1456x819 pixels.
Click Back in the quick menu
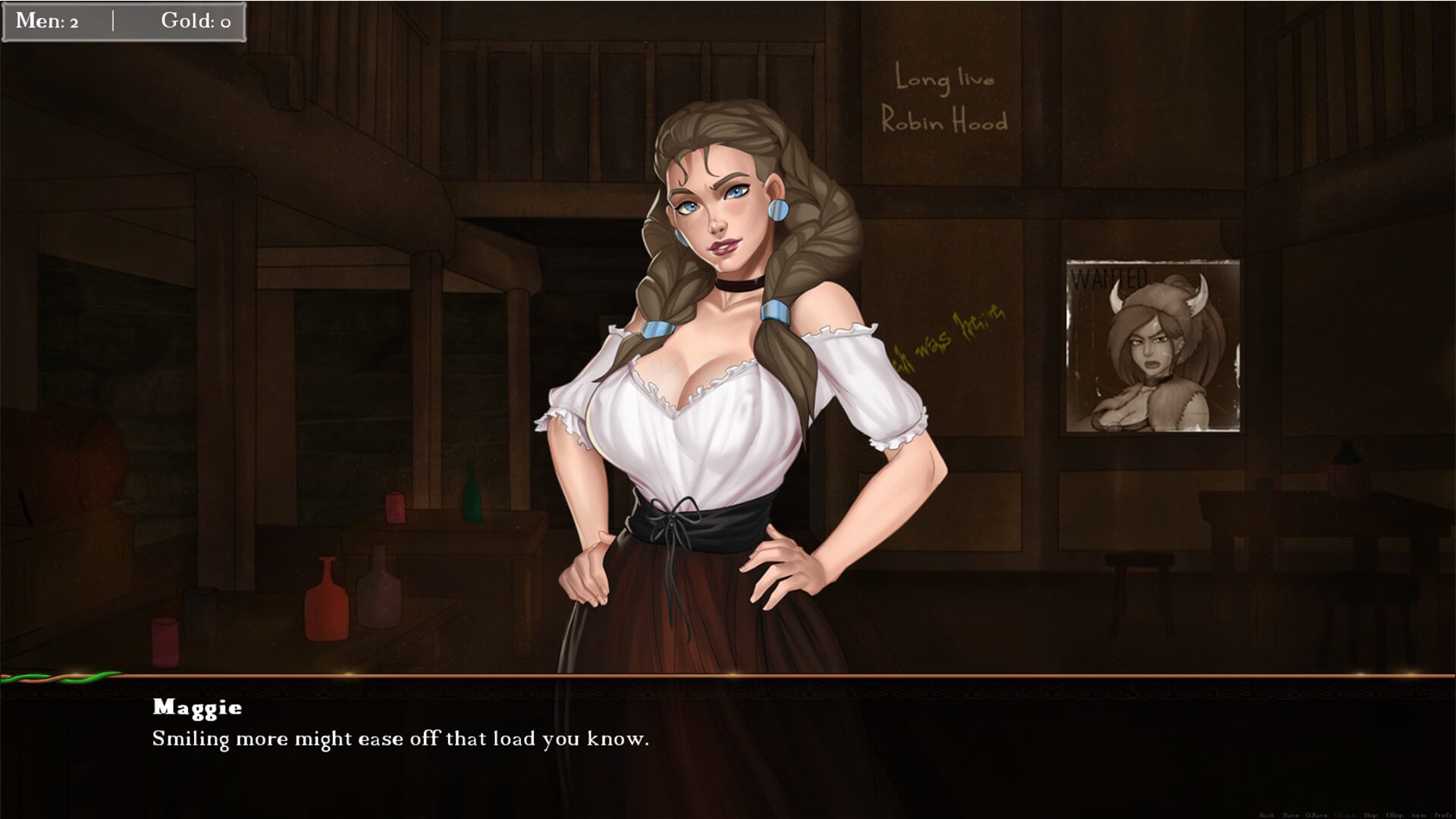tap(1266, 815)
